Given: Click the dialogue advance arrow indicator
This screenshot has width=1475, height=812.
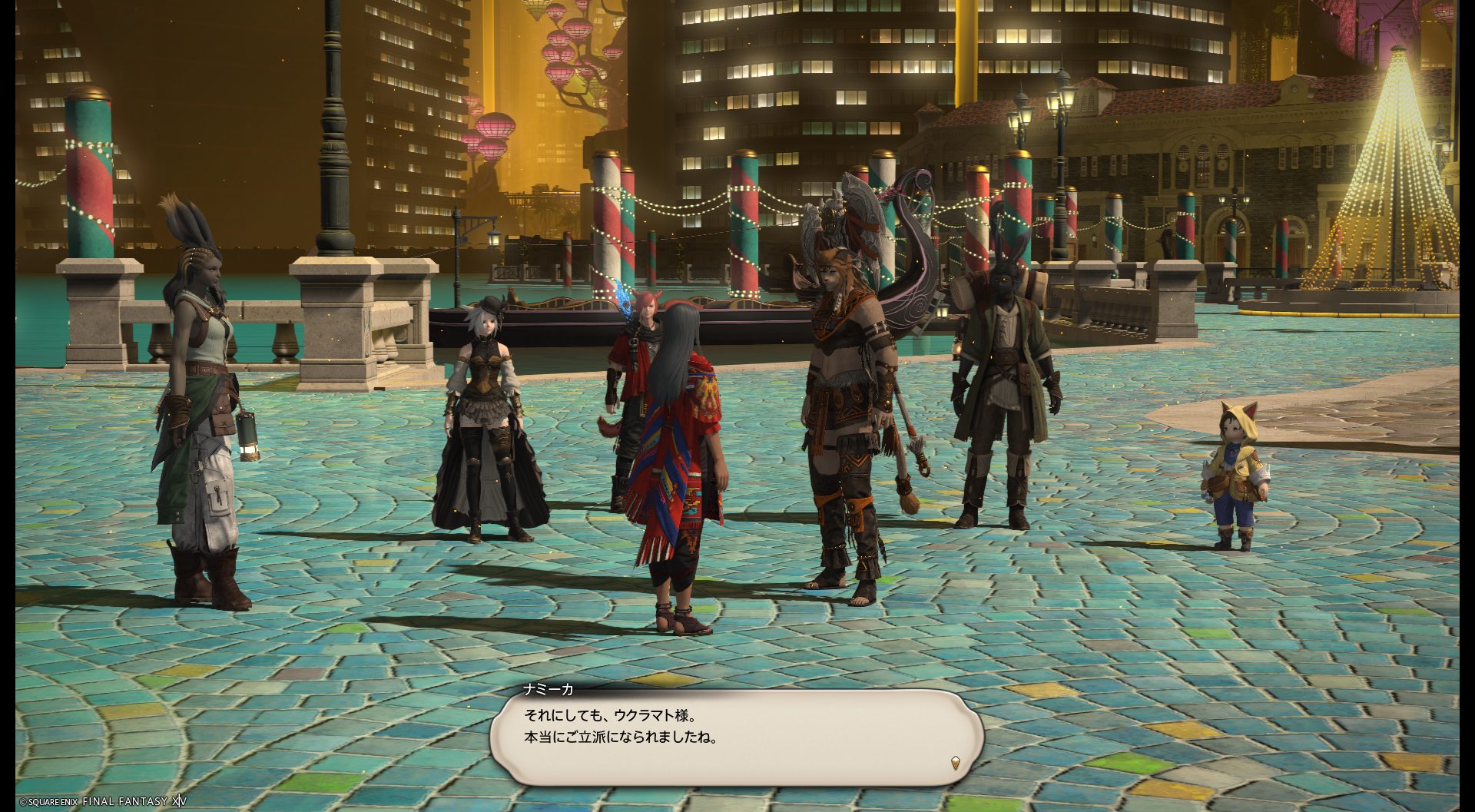Looking at the screenshot, I should click(955, 763).
